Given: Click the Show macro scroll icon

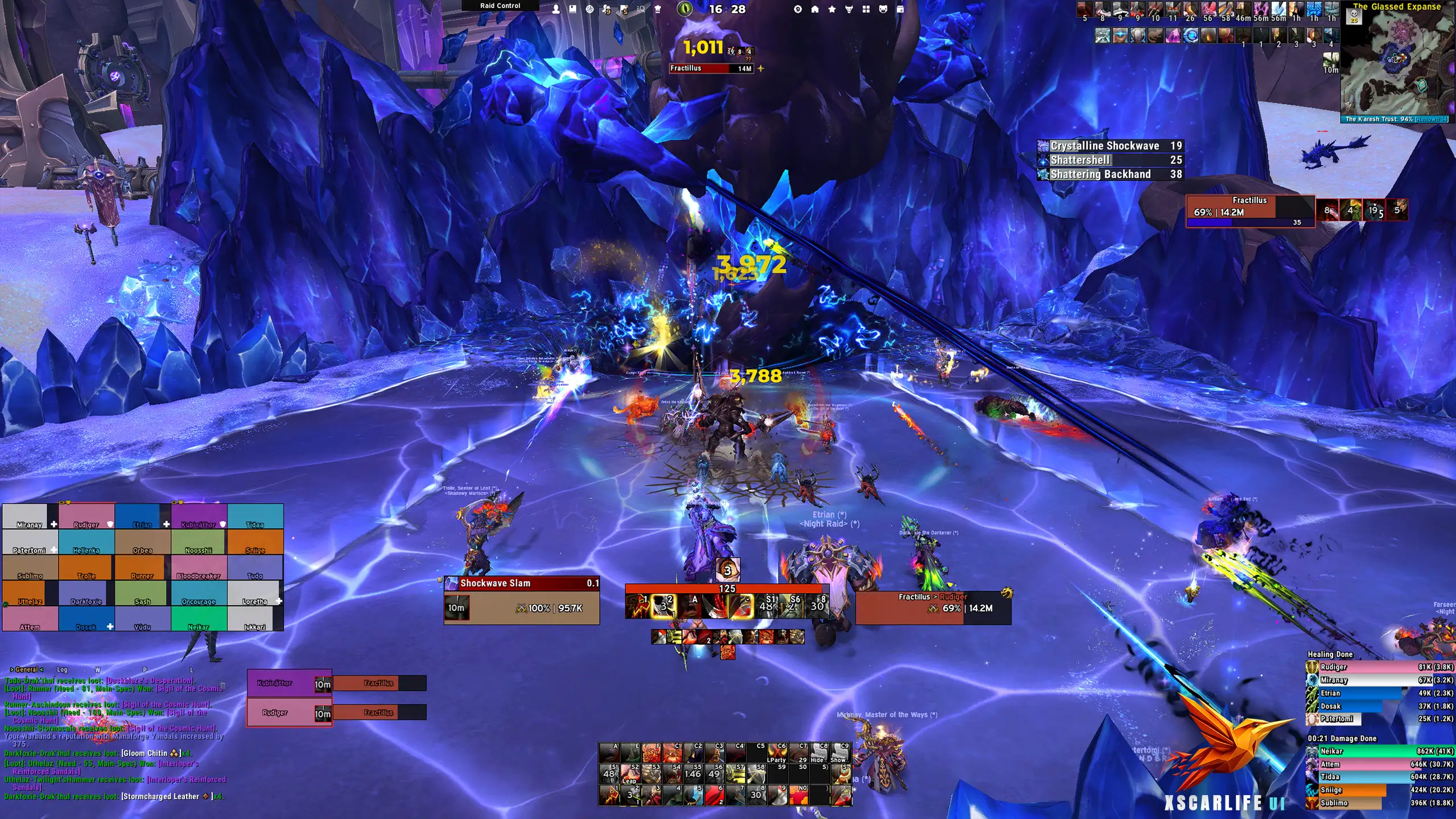Looking at the screenshot, I should 838,752.
